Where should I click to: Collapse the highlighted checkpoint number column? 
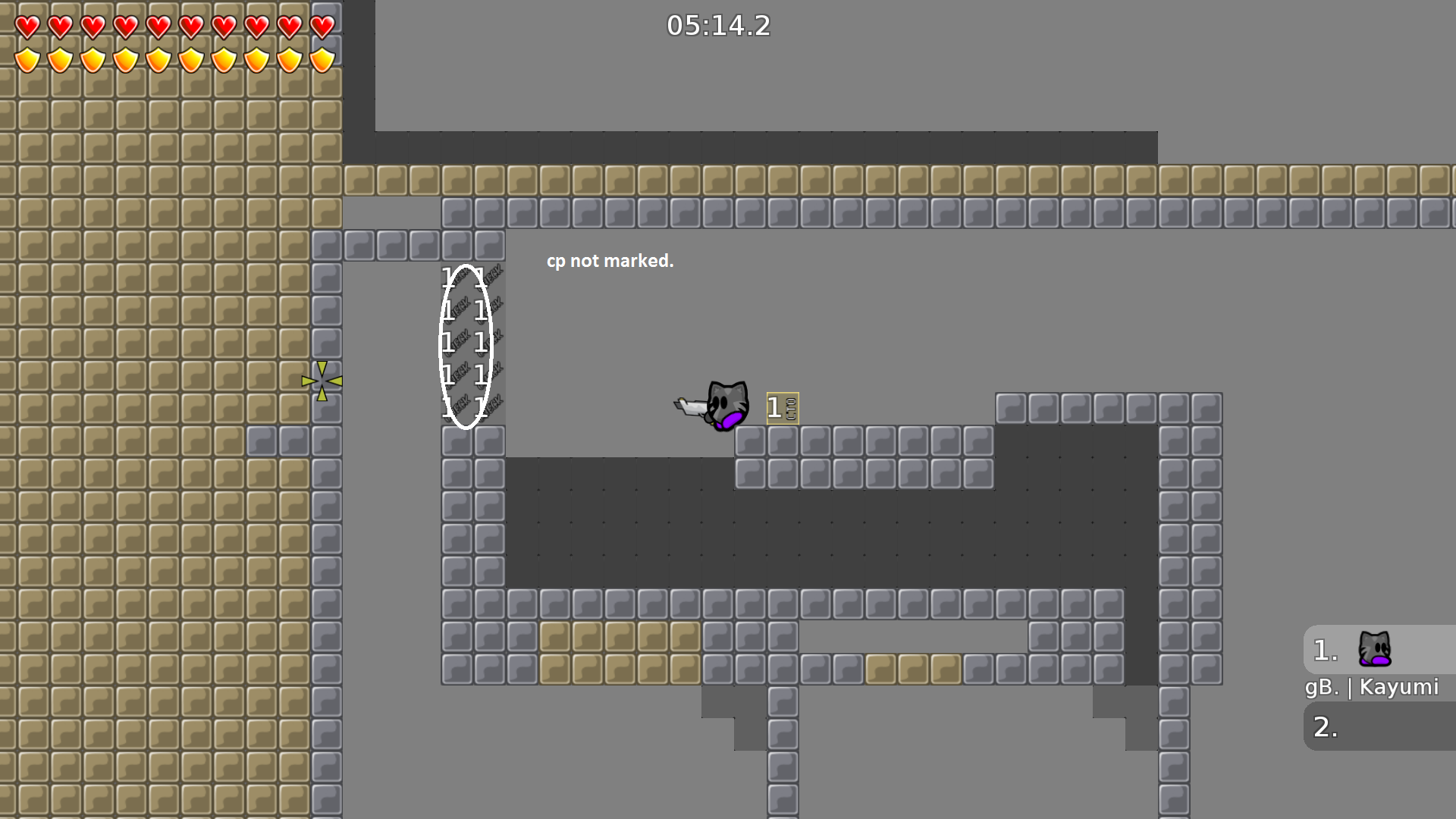pos(465,345)
